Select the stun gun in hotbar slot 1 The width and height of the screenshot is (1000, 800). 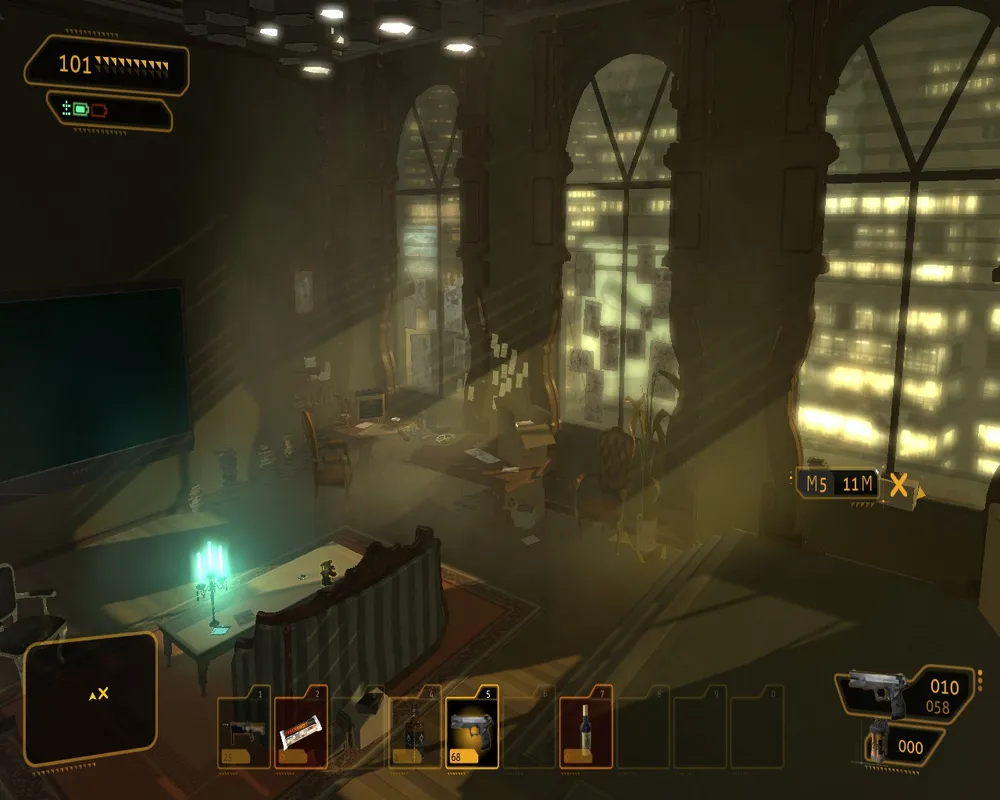click(244, 731)
